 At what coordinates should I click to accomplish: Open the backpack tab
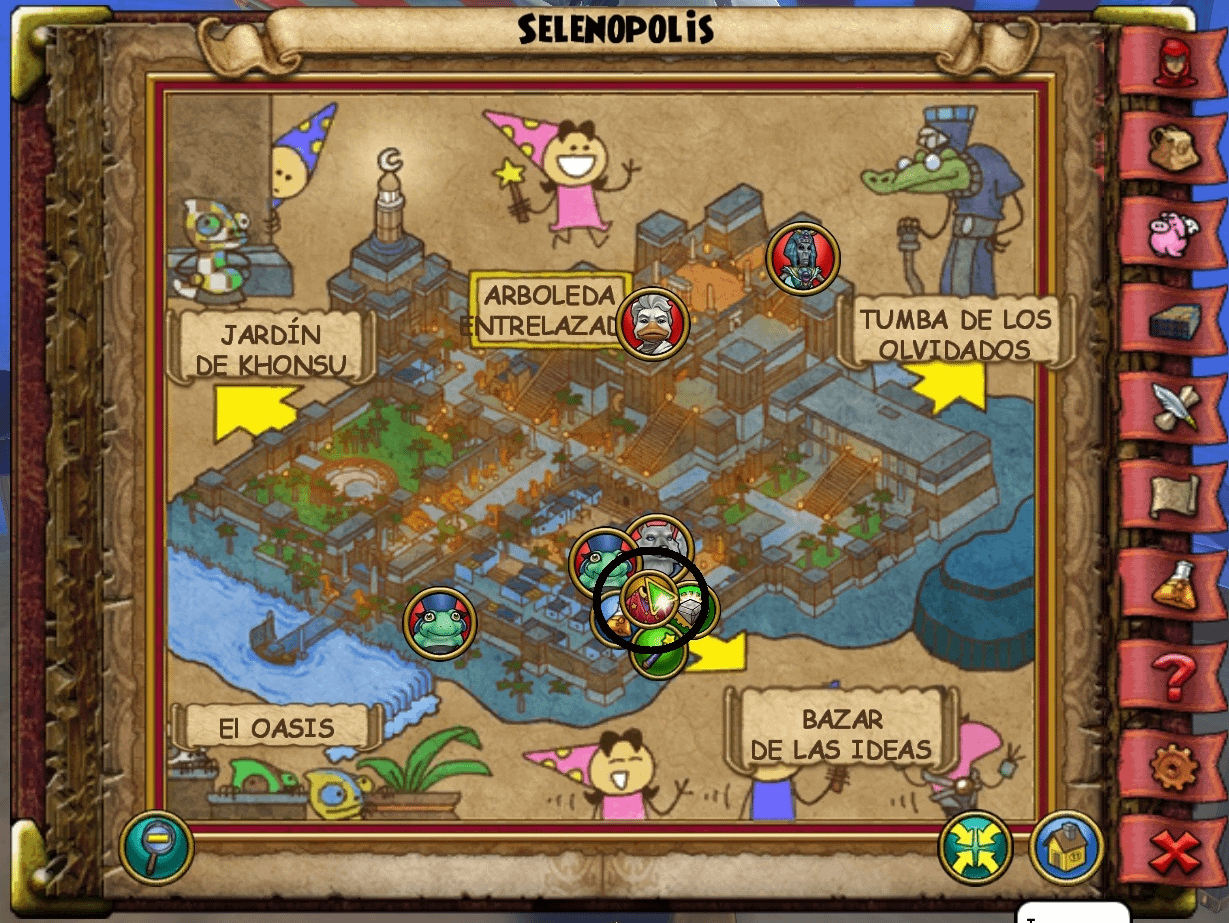[x=1172, y=150]
